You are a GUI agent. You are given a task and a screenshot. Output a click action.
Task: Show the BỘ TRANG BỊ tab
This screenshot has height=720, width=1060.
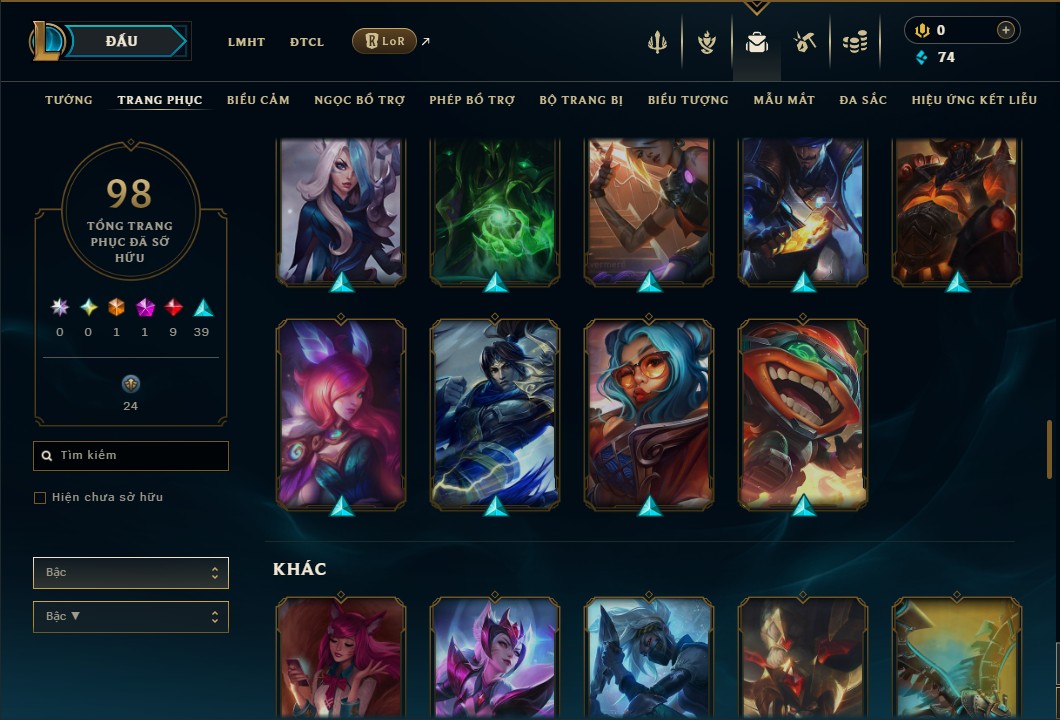[x=581, y=100]
